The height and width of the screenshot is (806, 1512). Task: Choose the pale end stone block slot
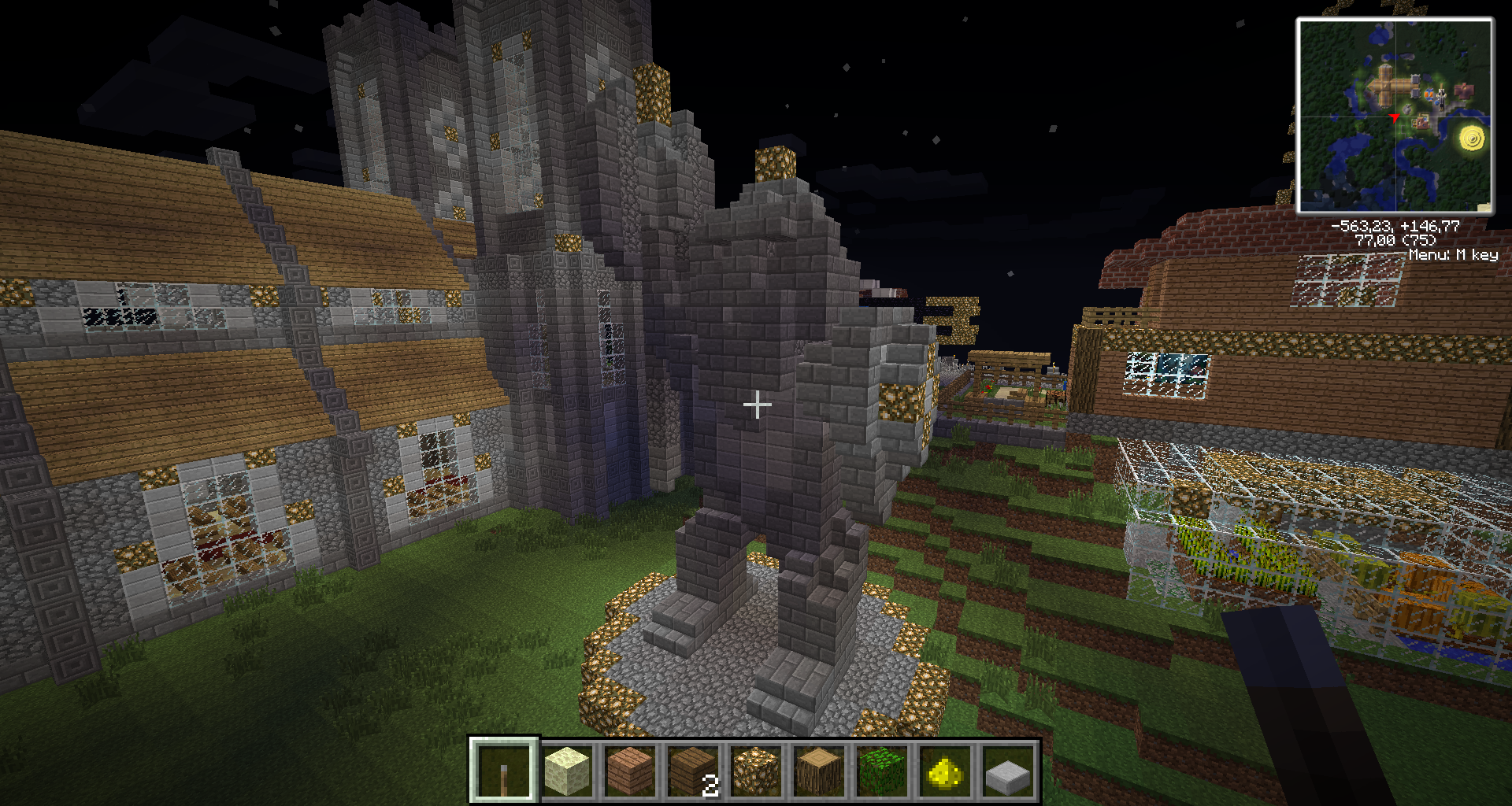coord(567,770)
